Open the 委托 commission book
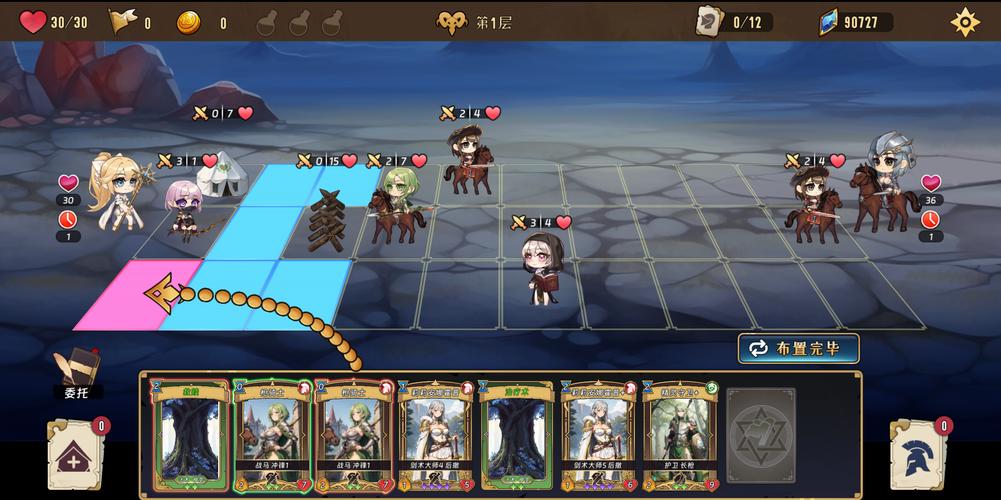 [x=77, y=372]
